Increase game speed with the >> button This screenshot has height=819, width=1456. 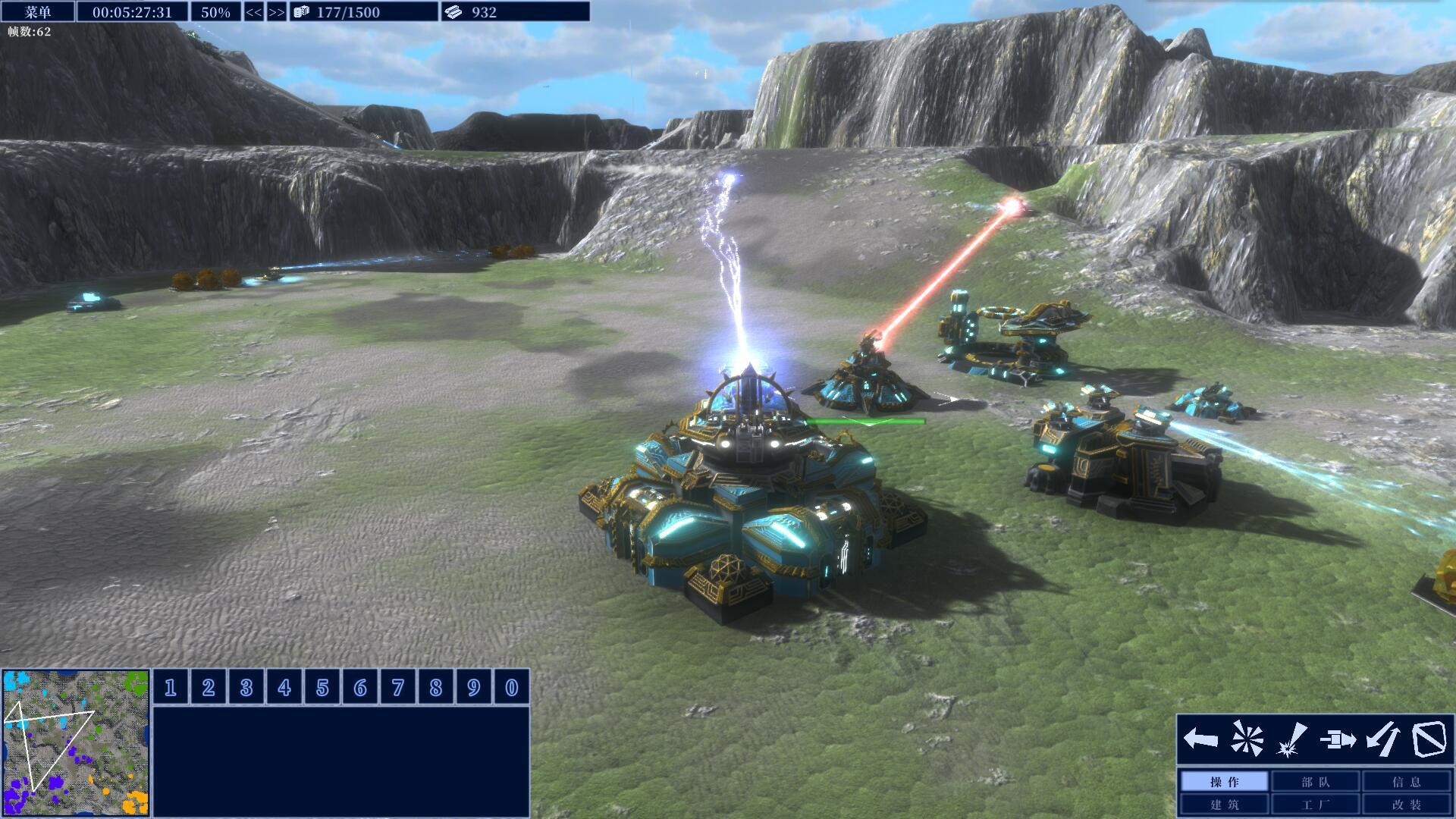click(x=277, y=12)
